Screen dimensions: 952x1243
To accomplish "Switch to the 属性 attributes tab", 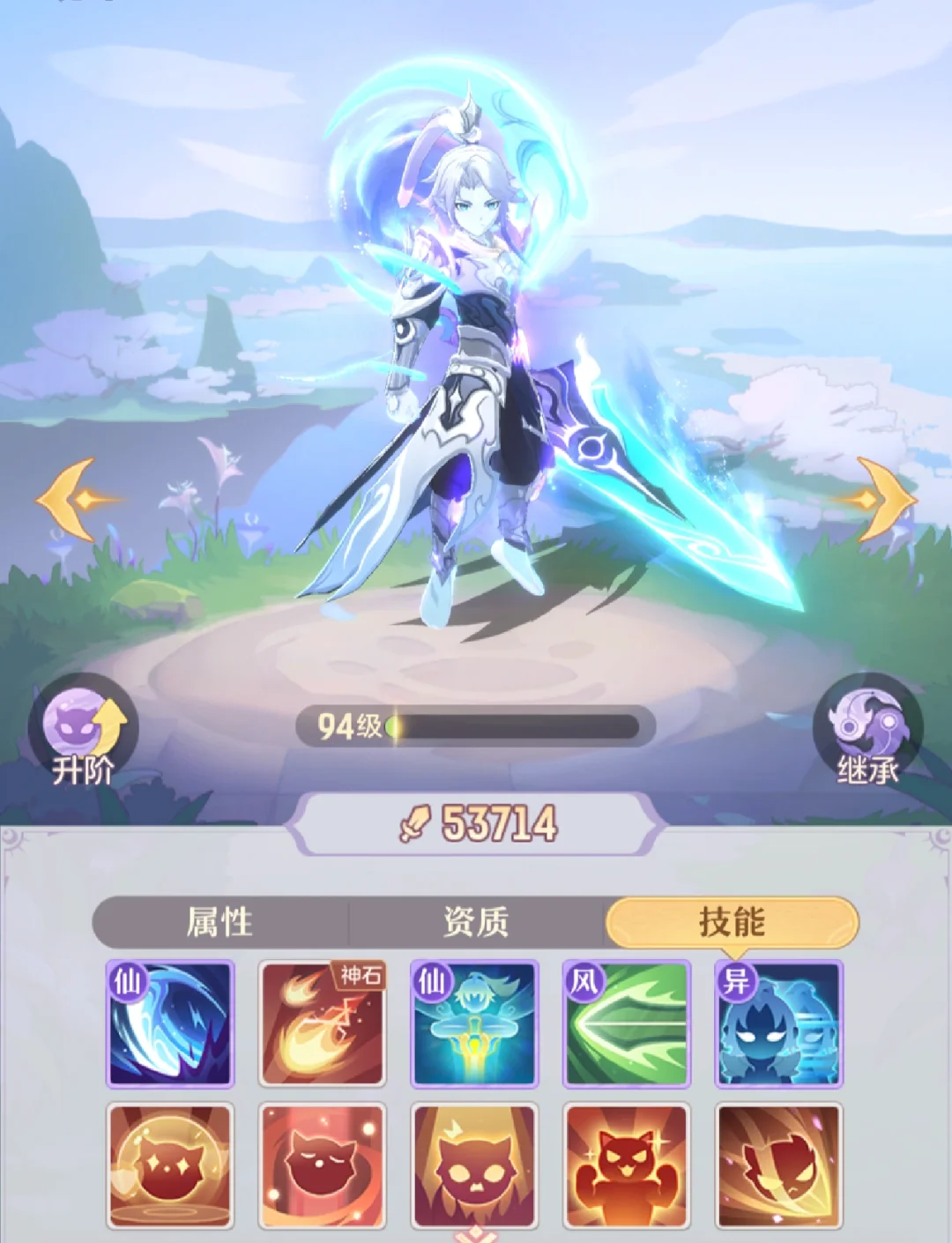I will (x=220, y=923).
